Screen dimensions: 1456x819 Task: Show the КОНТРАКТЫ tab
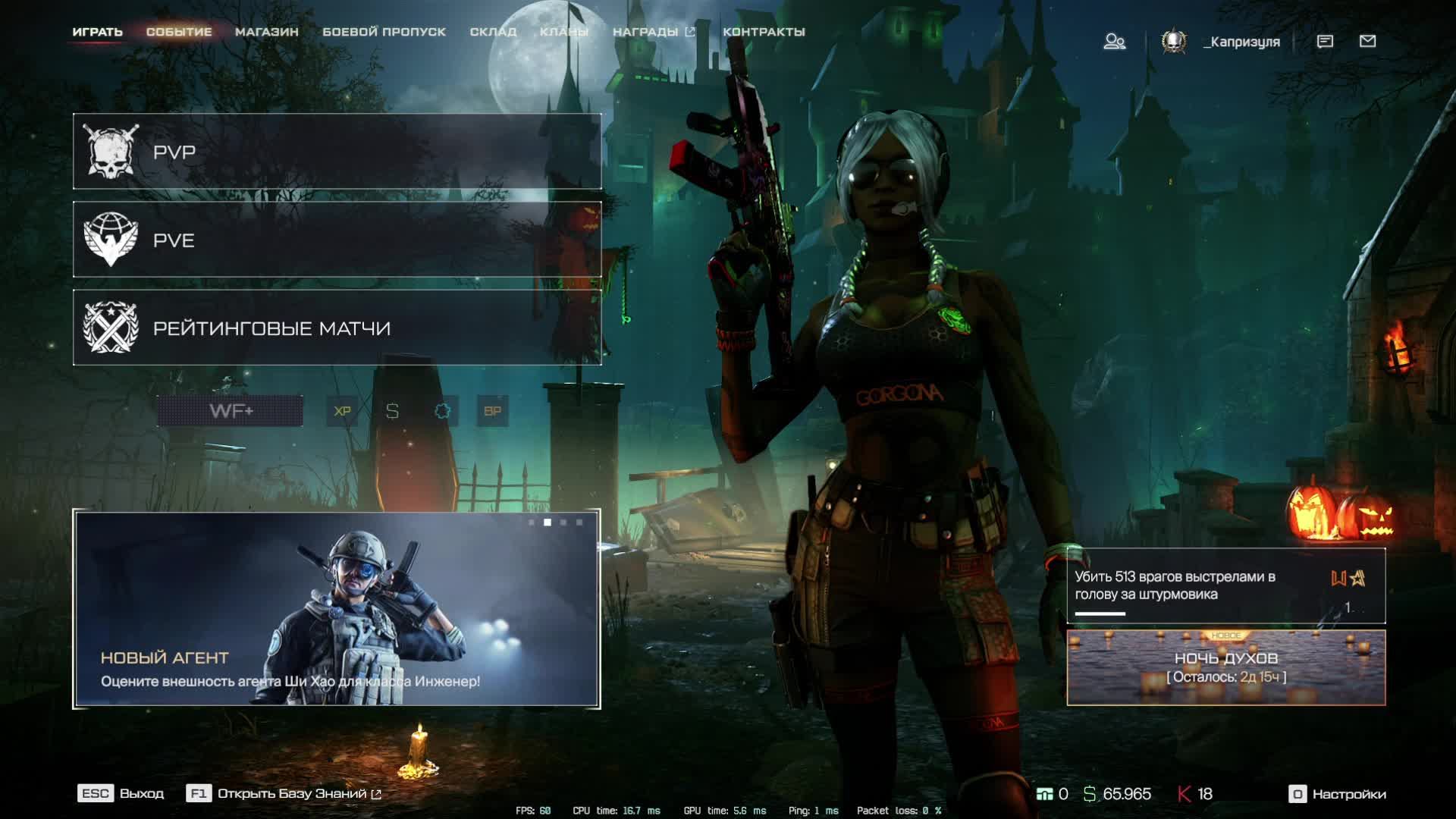point(764,32)
